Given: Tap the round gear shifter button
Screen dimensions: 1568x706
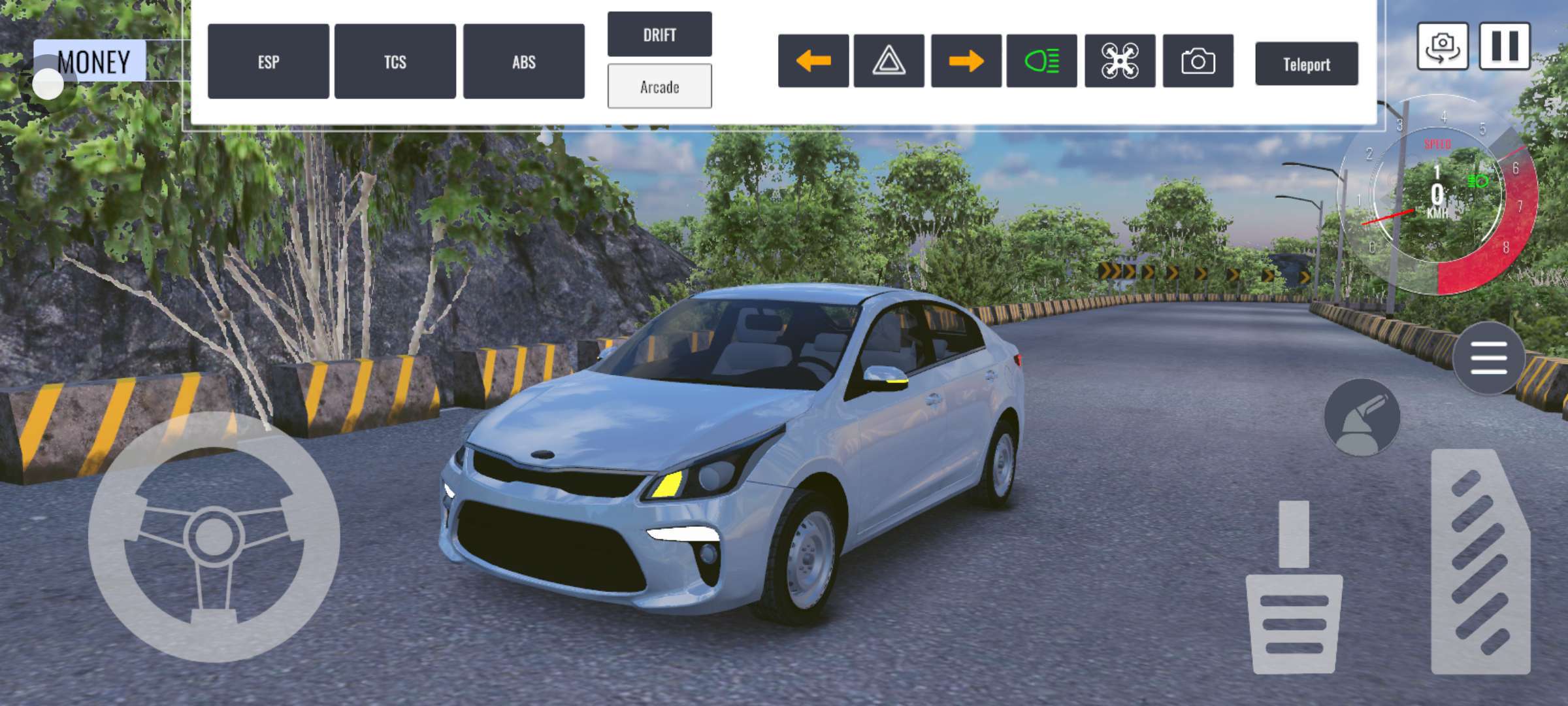Looking at the screenshot, I should (1362, 417).
